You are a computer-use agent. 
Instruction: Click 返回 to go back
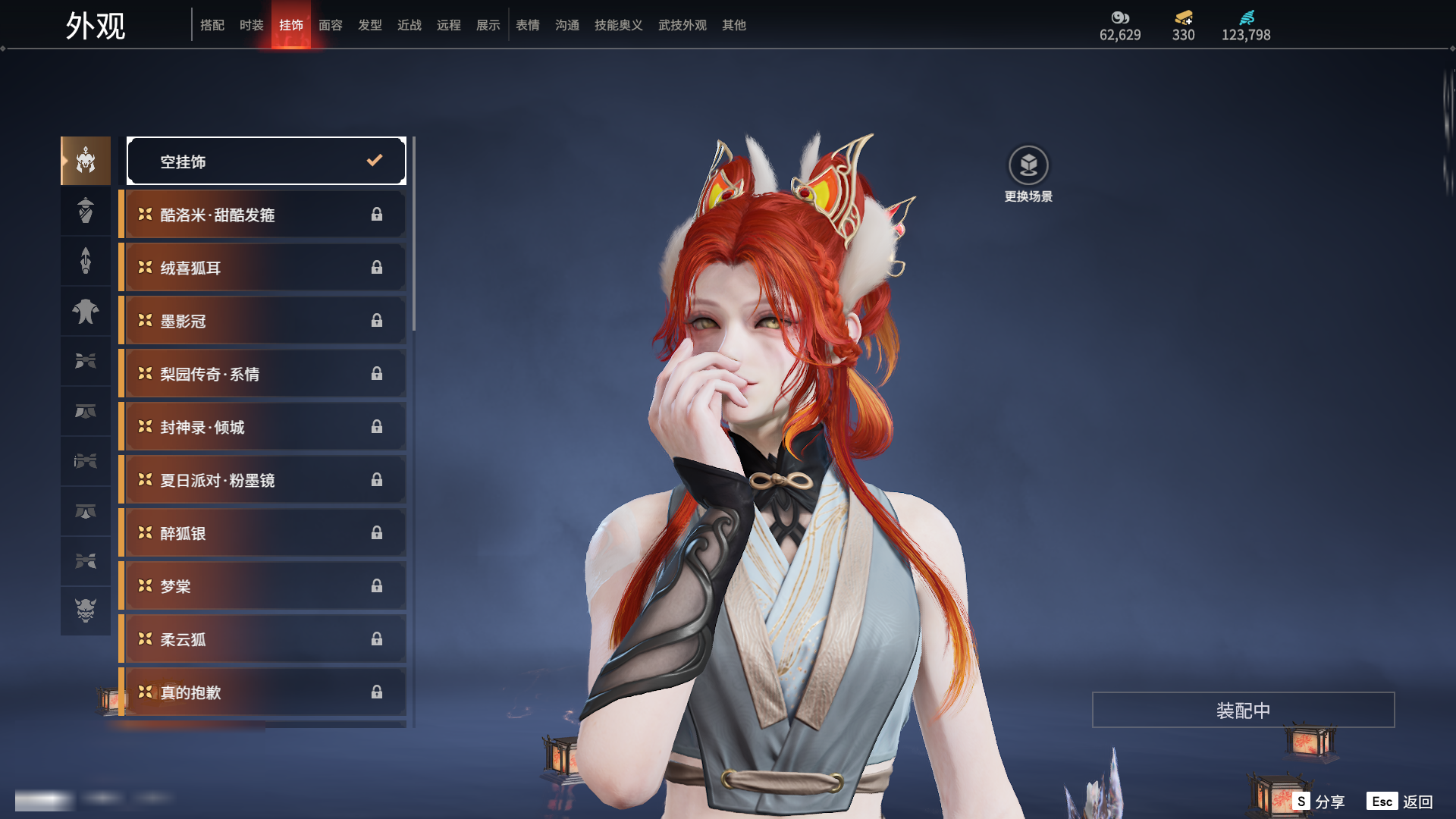[1401, 802]
